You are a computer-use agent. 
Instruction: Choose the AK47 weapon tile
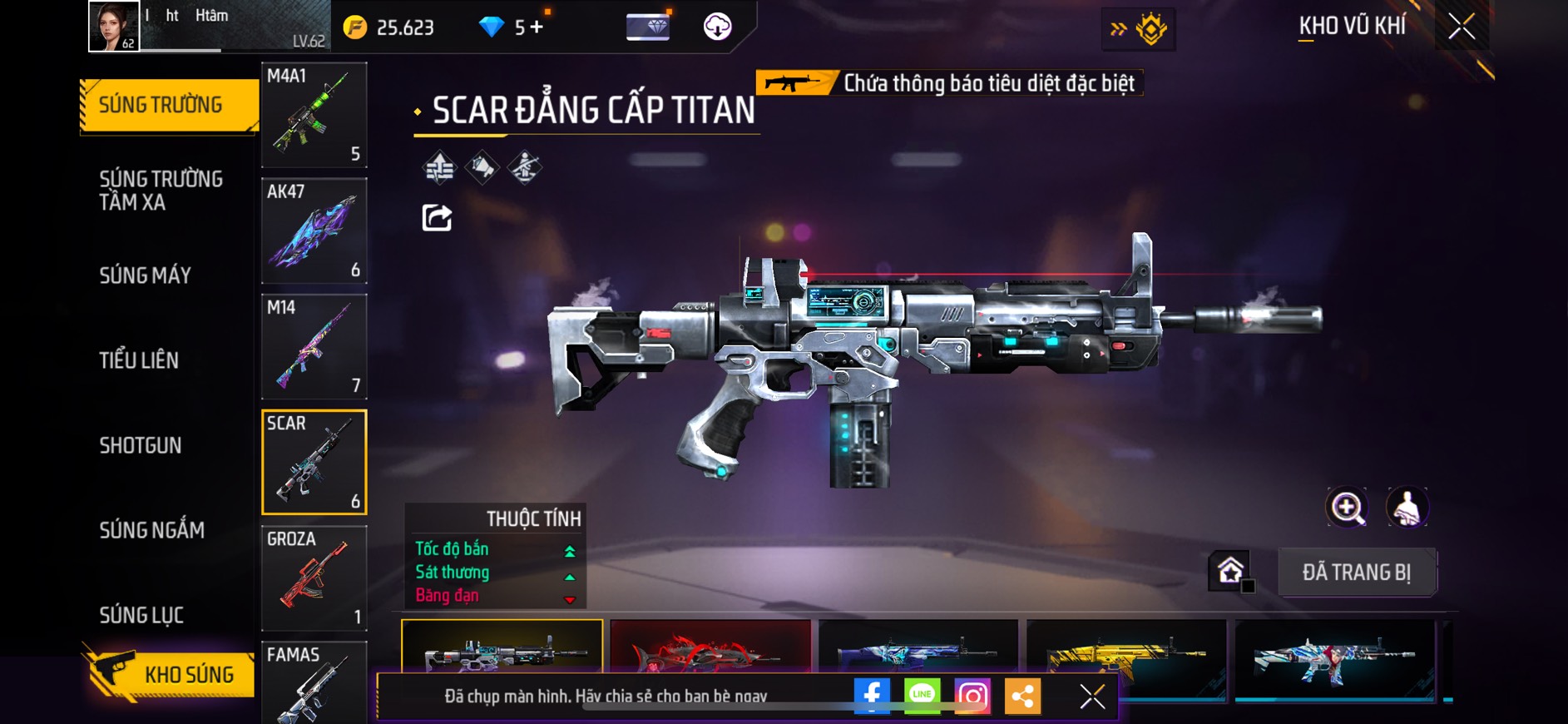(314, 231)
